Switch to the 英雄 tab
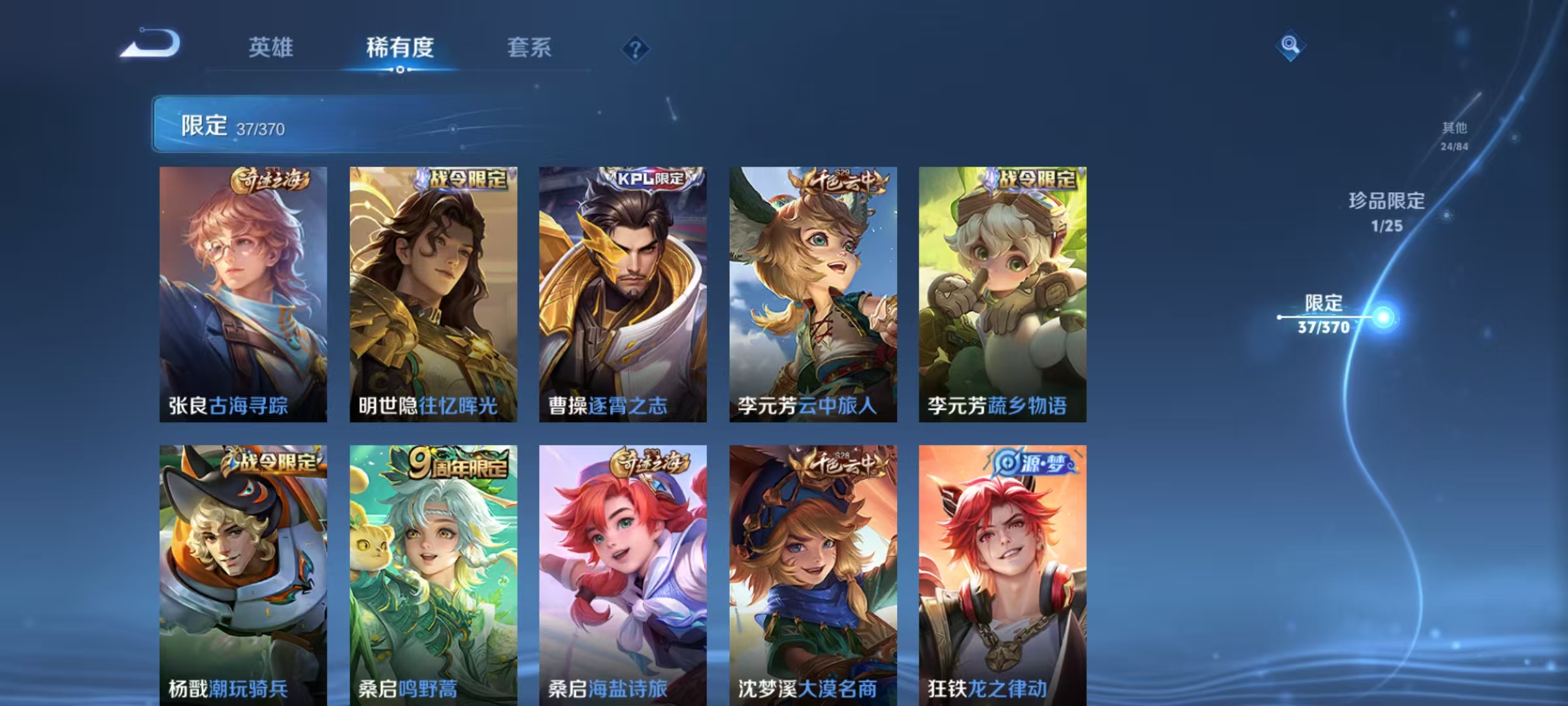The image size is (1568, 706). (x=271, y=48)
